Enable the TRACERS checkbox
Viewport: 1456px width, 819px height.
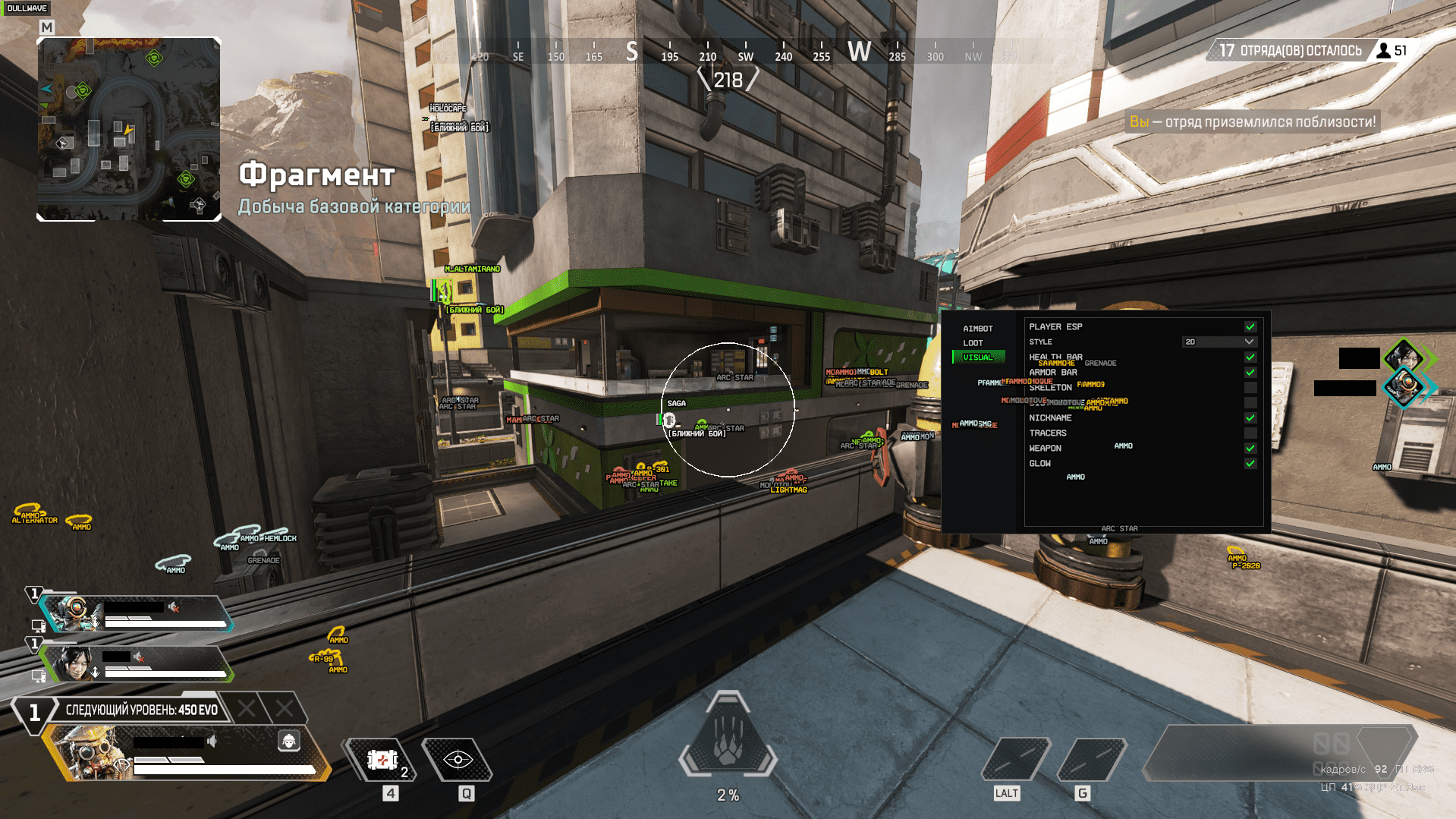pos(1250,433)
